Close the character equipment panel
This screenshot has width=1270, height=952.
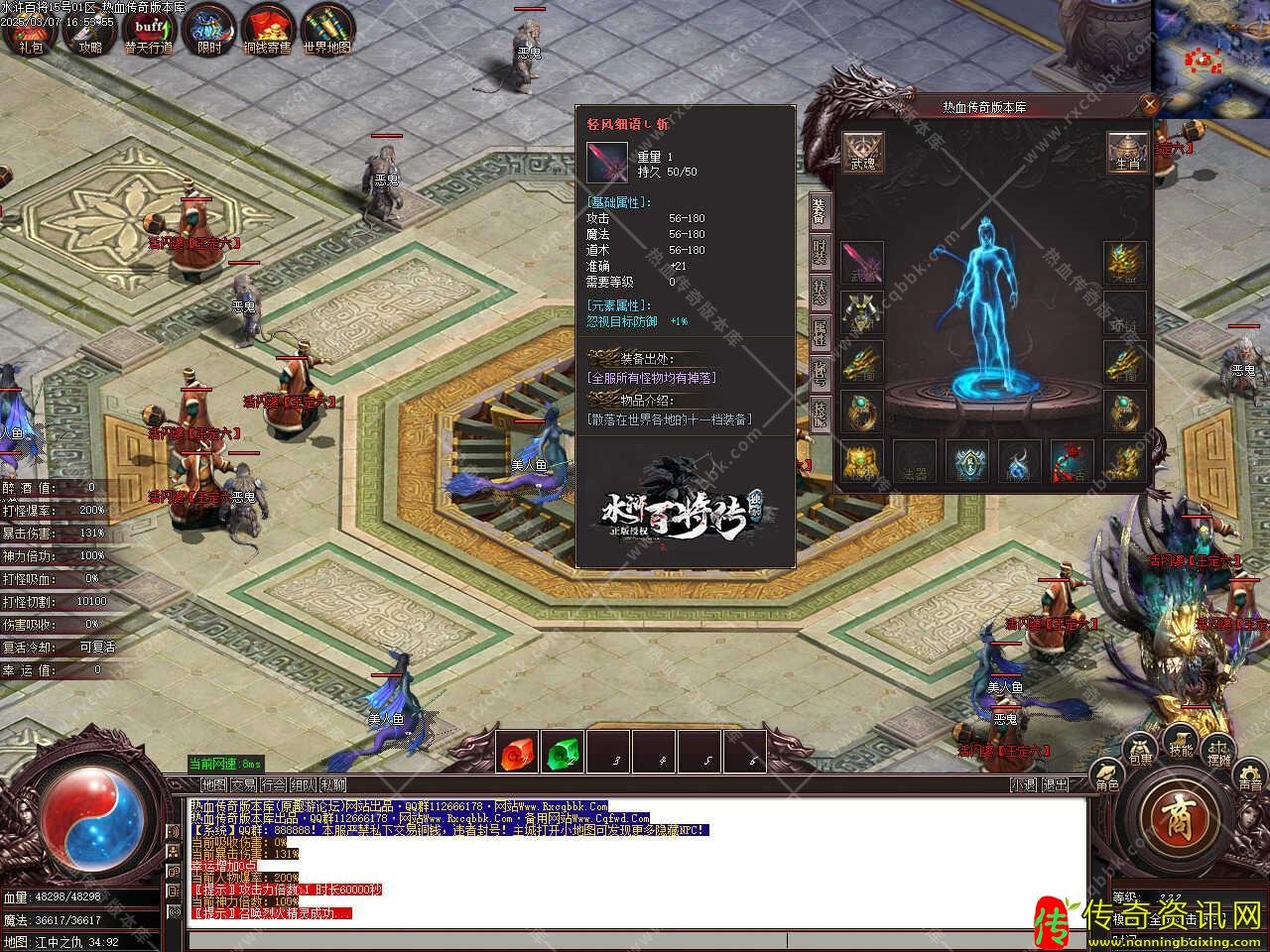point(1149,104)
